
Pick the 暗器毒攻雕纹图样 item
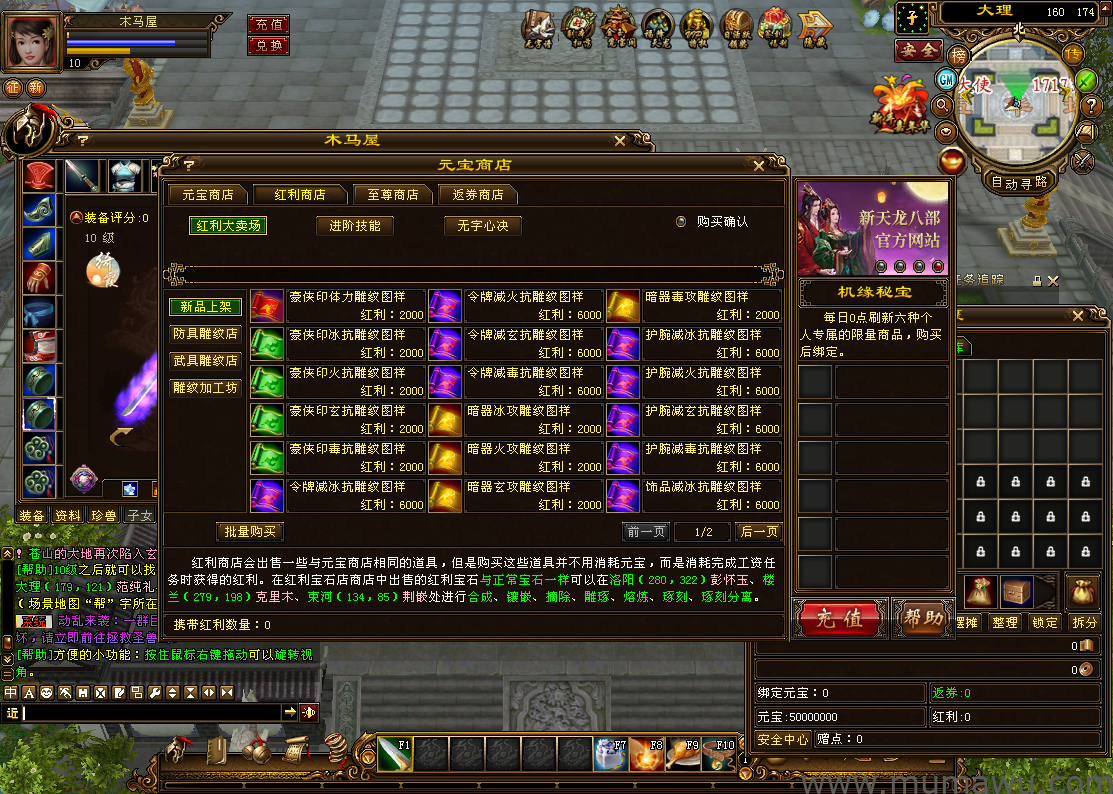[x=694, y=305]
